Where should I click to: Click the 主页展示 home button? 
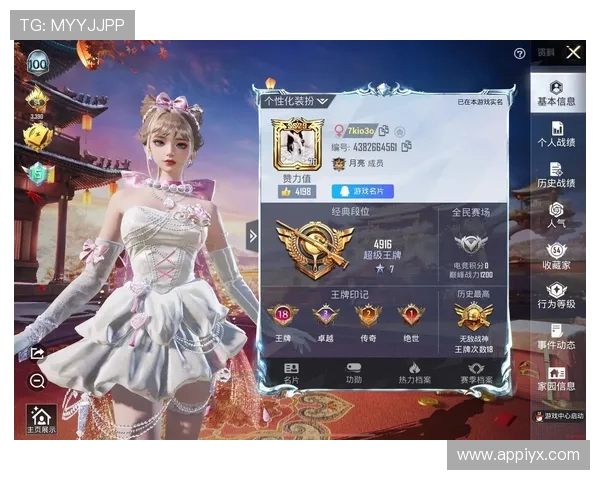point(42,419)
